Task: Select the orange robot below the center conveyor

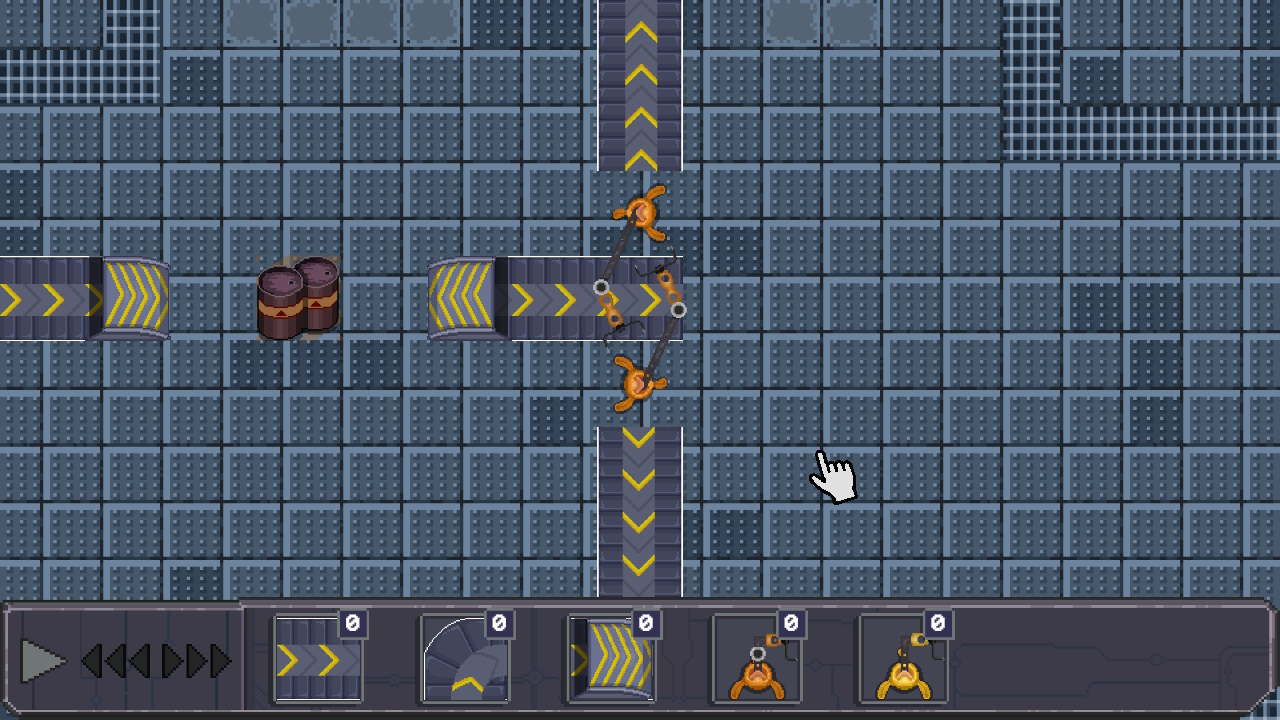Action: [640, 383]
